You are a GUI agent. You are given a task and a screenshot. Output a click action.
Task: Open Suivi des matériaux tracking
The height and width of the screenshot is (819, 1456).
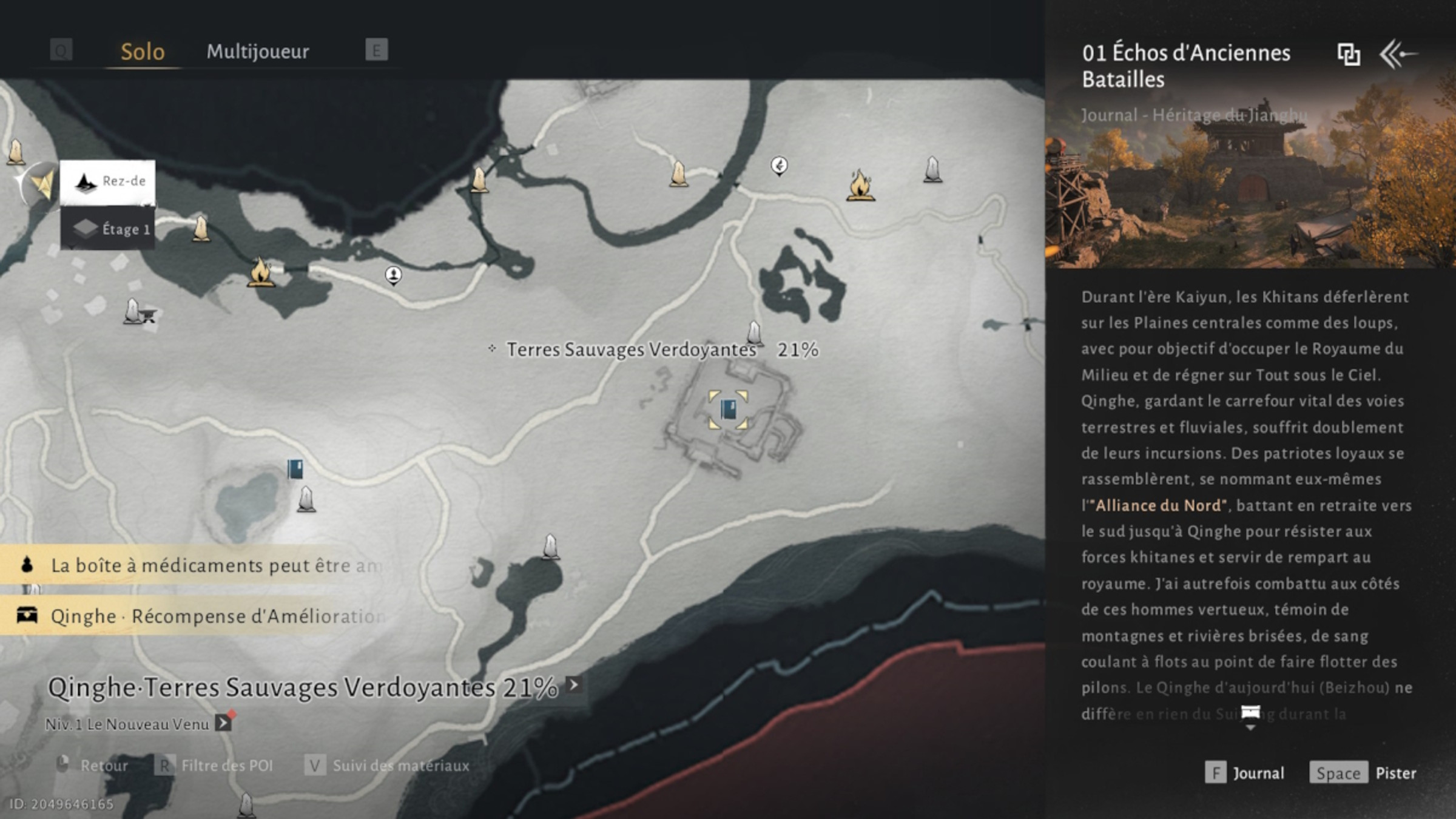point(388,766)
